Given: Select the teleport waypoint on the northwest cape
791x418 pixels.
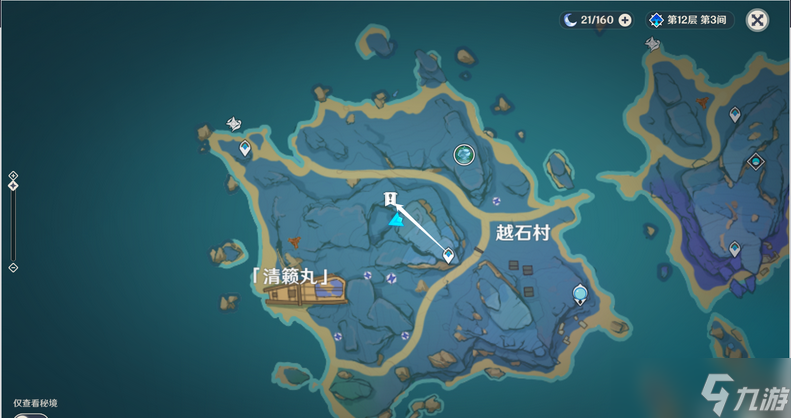Looking at the screenshot, I should click(245, 148).
